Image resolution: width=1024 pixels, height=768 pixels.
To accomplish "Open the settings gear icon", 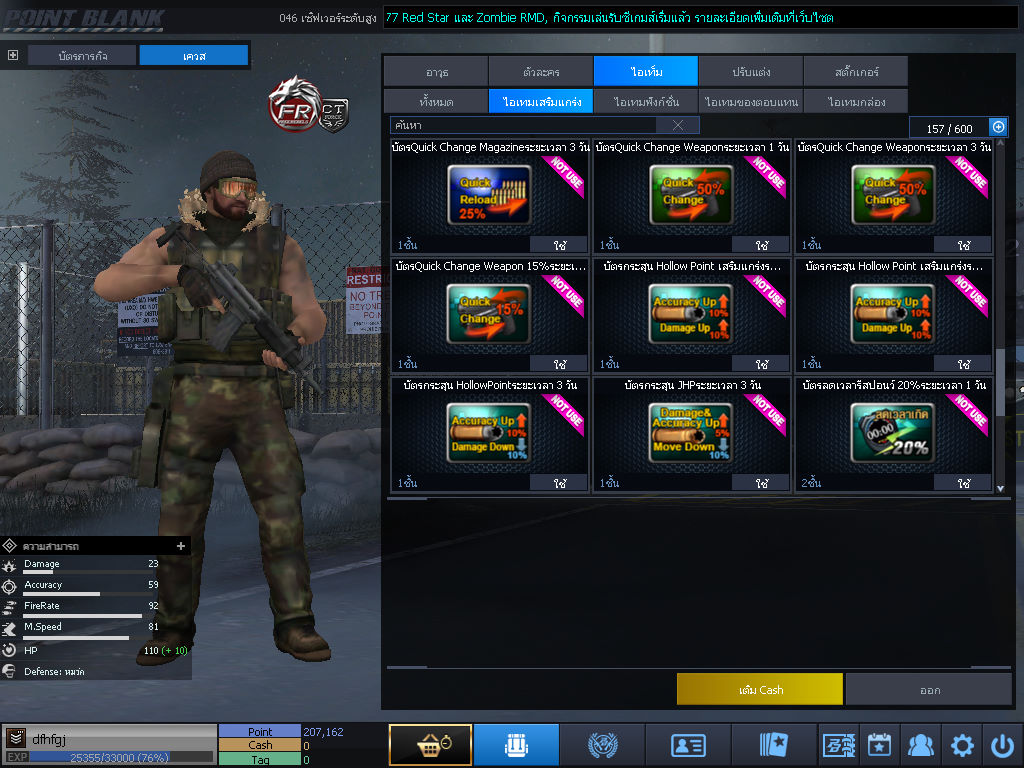I will point(962,745).
